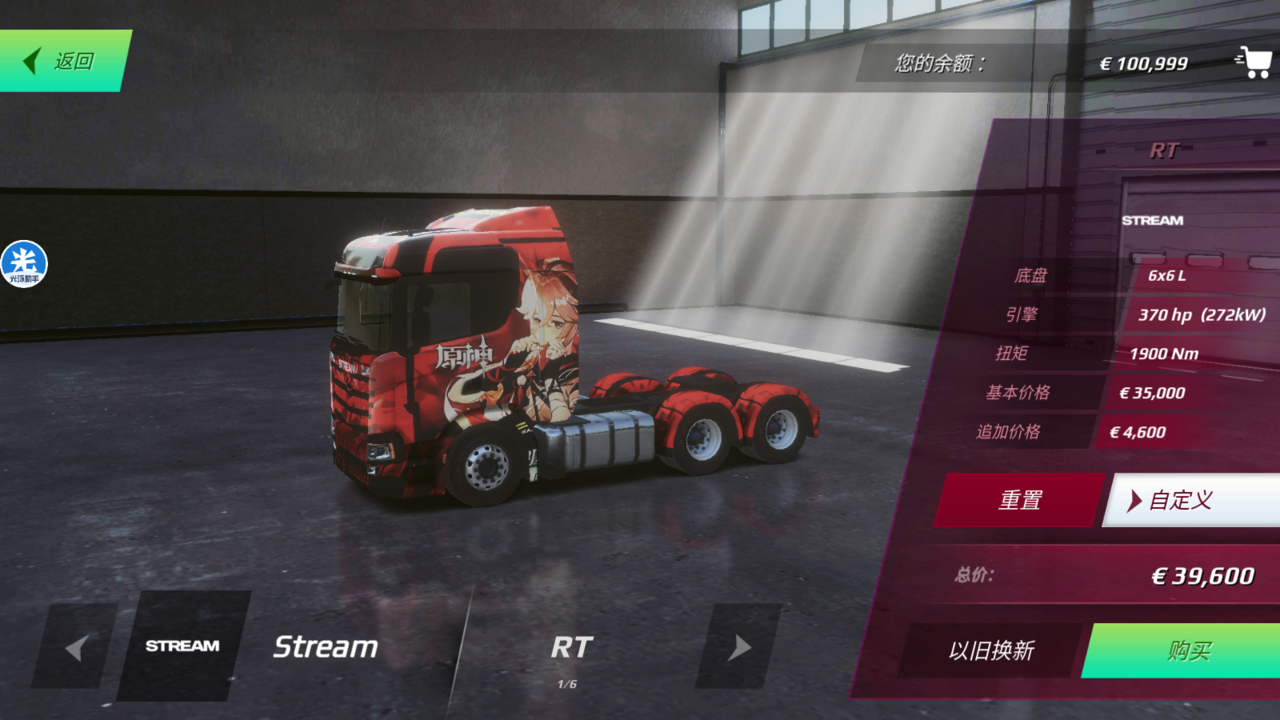The image size is (1280, 720).
Task: Go back with the 返回 button
Action: click(x=64, y=61)
